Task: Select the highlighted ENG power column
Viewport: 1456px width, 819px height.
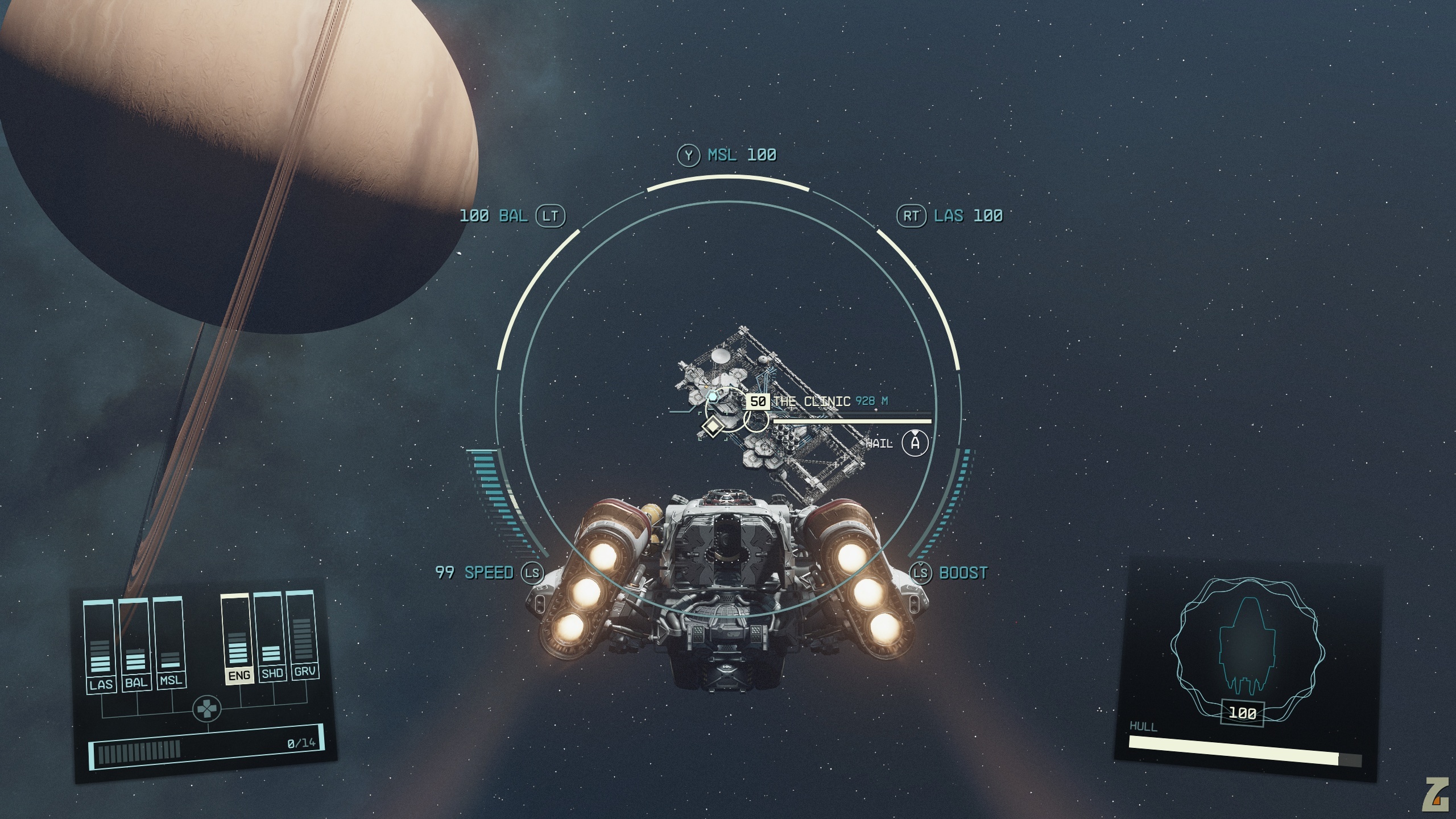Action: pyautogui.click(x=238, y=638)
